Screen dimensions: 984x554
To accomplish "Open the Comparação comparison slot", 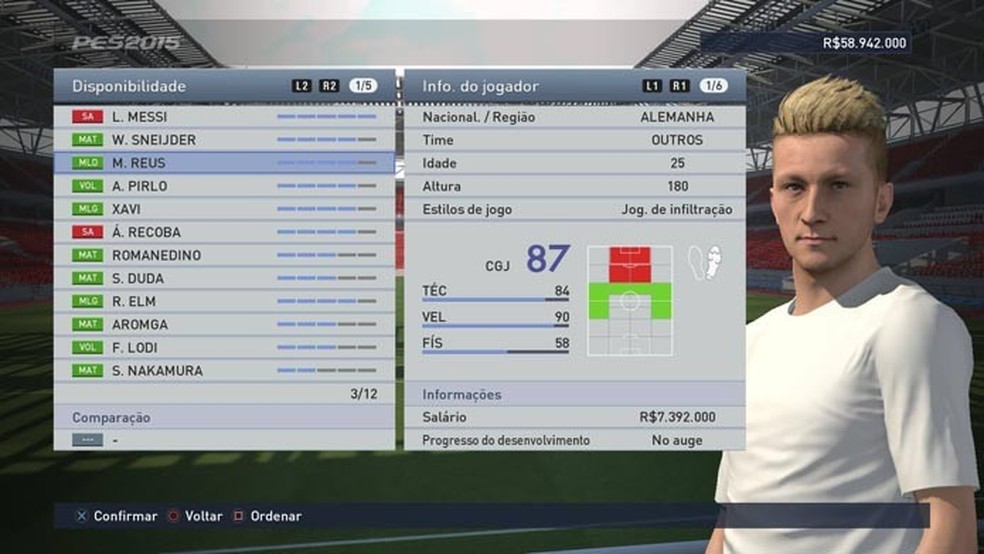I will (224, 439).
